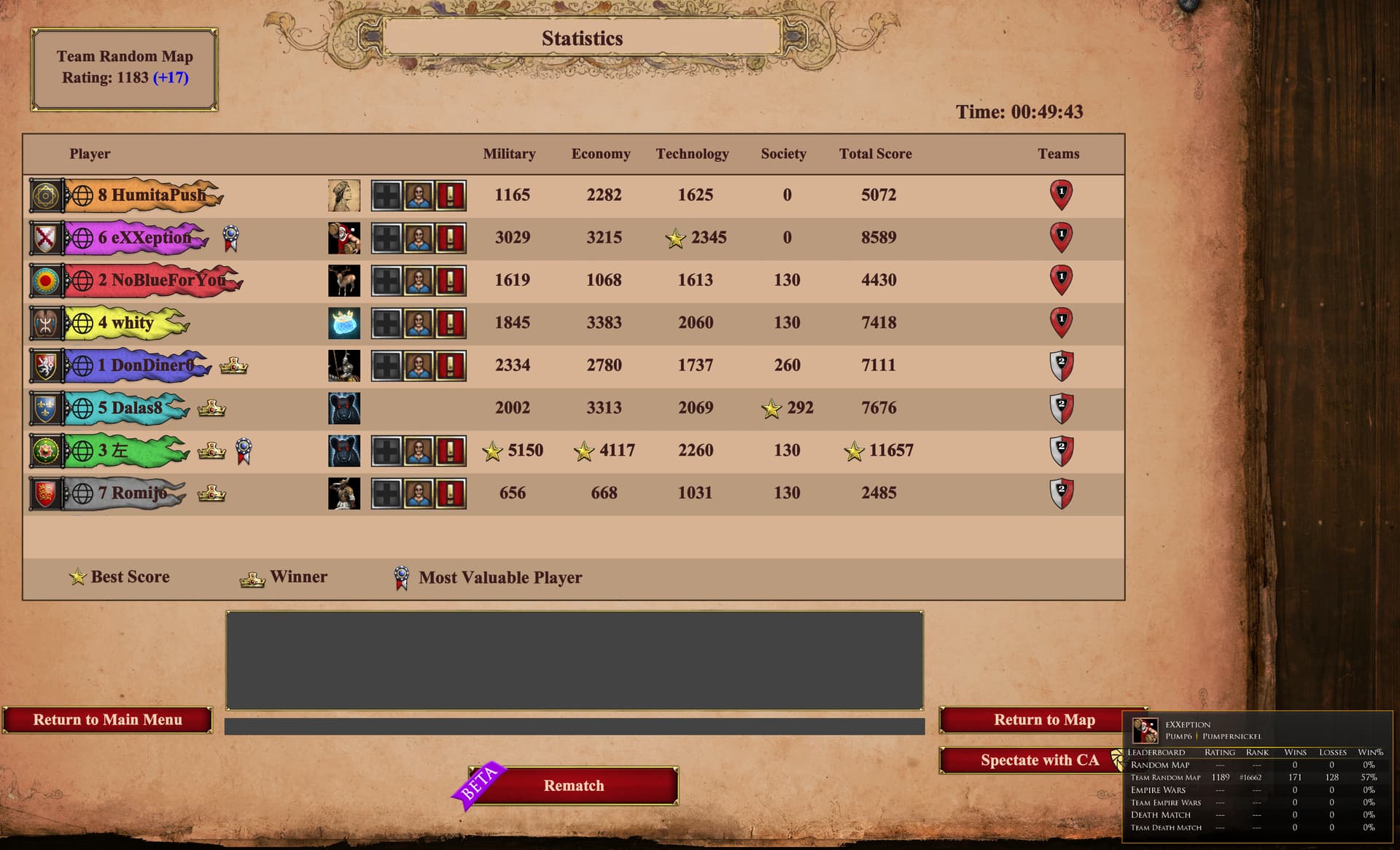Report player NoBlueForYou with exclamation icon
The height and width of the screenshot is (850, 1400).
451,281
